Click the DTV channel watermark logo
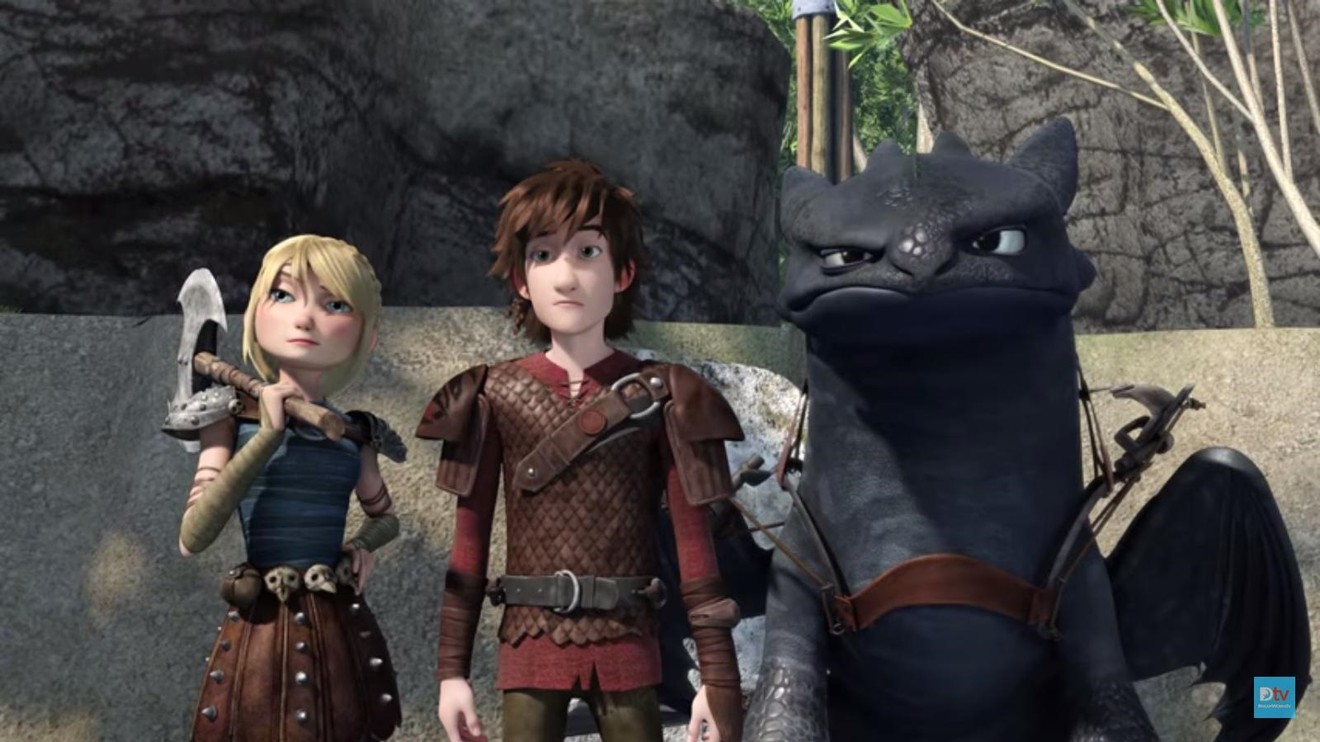This screenshot has height=742, width=1320. pyautogui.click(x=1274, y=697)
